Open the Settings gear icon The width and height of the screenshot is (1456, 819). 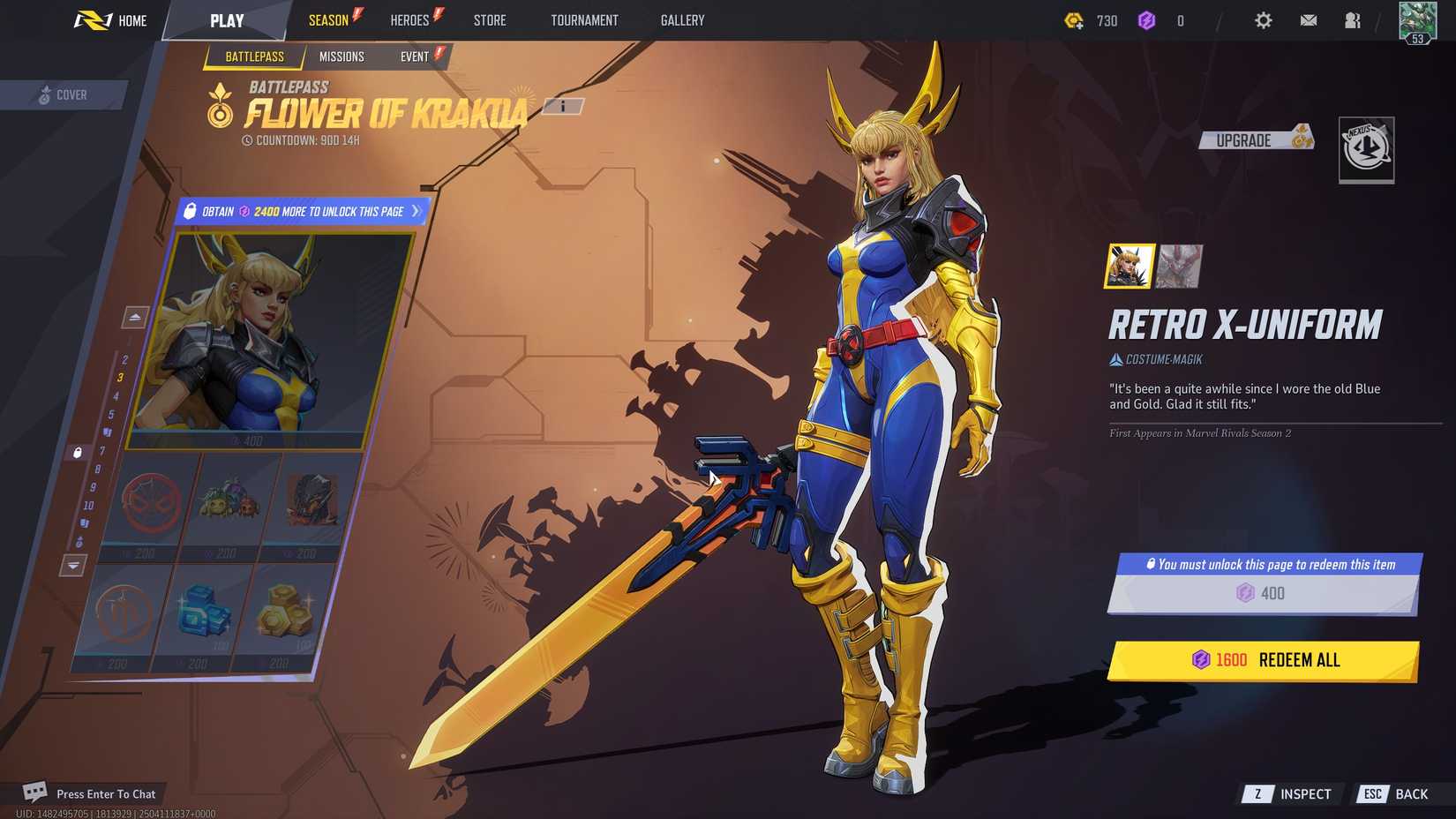[1263, 20]
